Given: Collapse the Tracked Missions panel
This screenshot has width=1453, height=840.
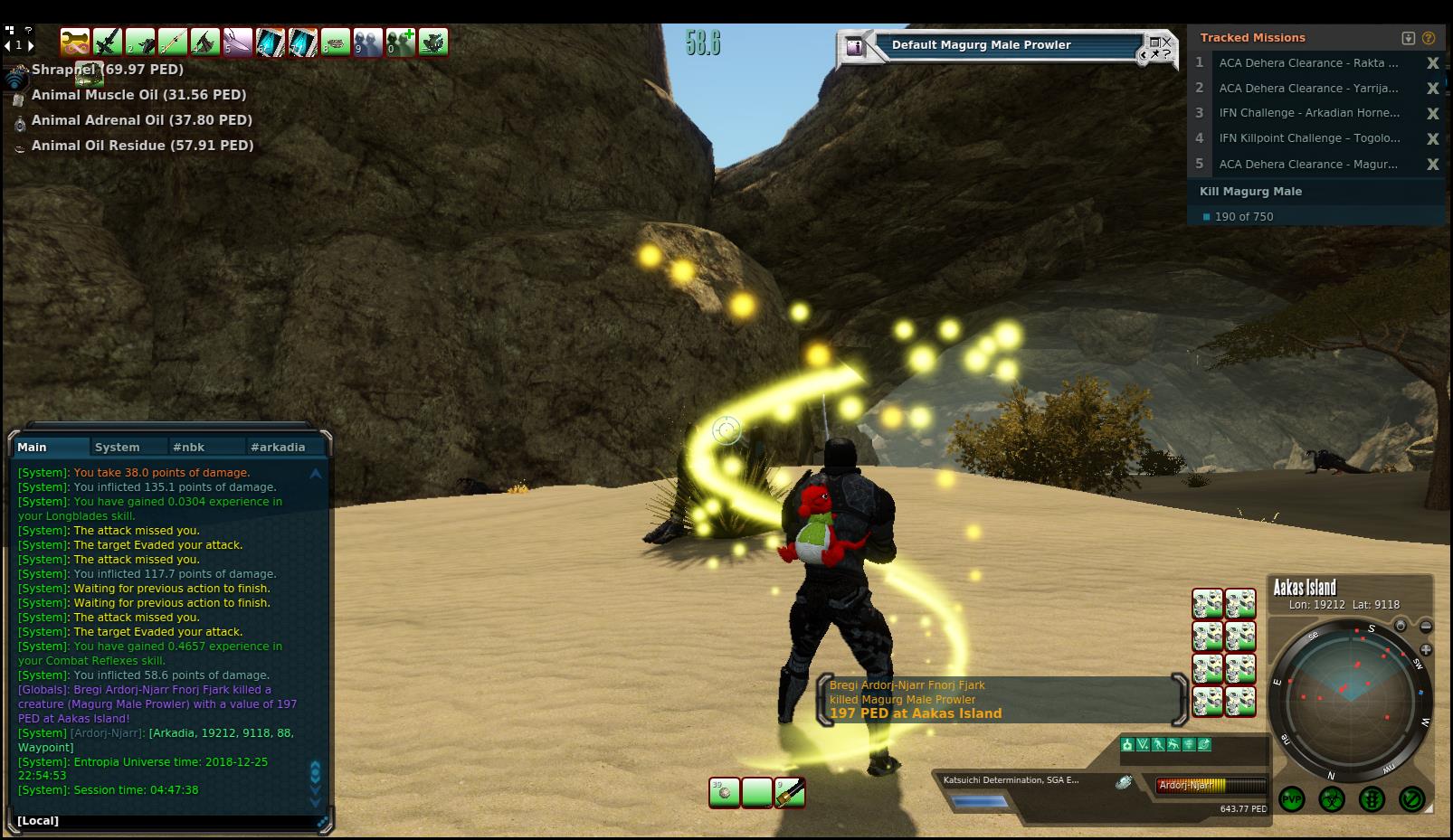Looking at the screenshot, I should [1408, 38].
